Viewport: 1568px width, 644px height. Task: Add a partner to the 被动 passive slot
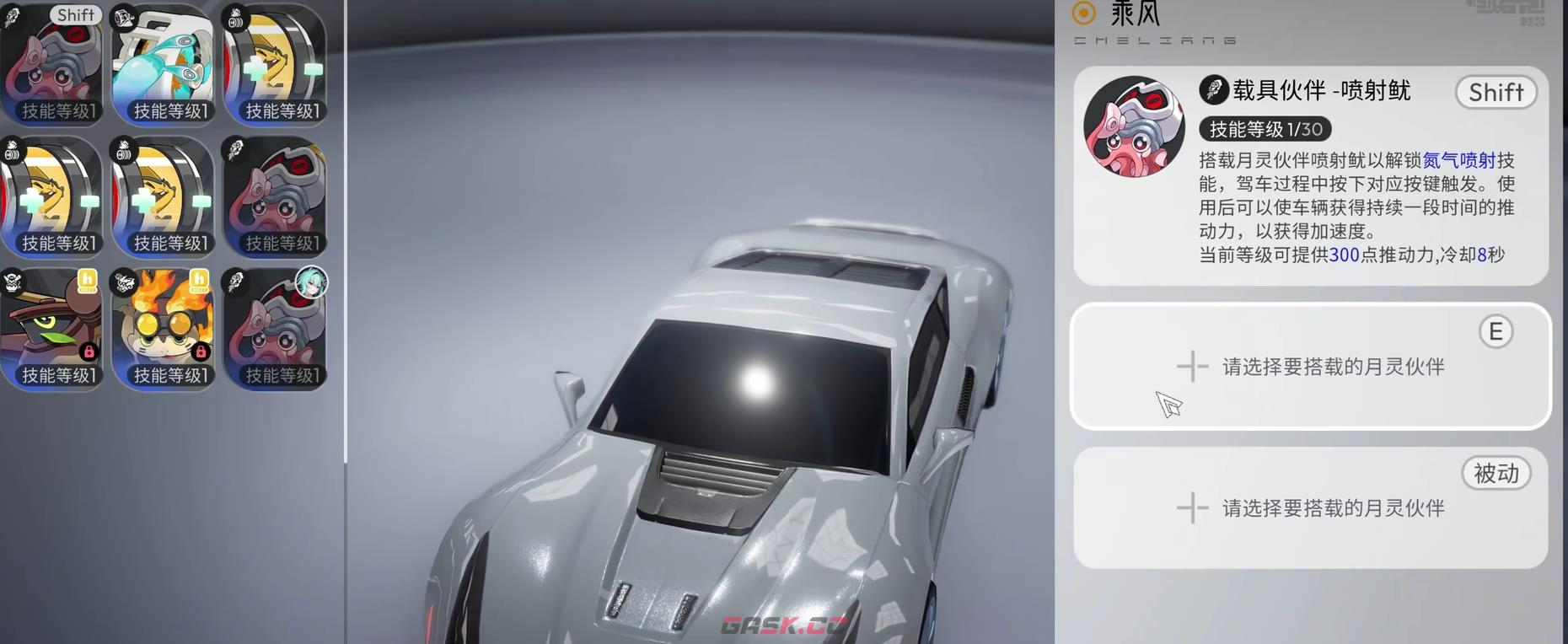point(1309,508)
